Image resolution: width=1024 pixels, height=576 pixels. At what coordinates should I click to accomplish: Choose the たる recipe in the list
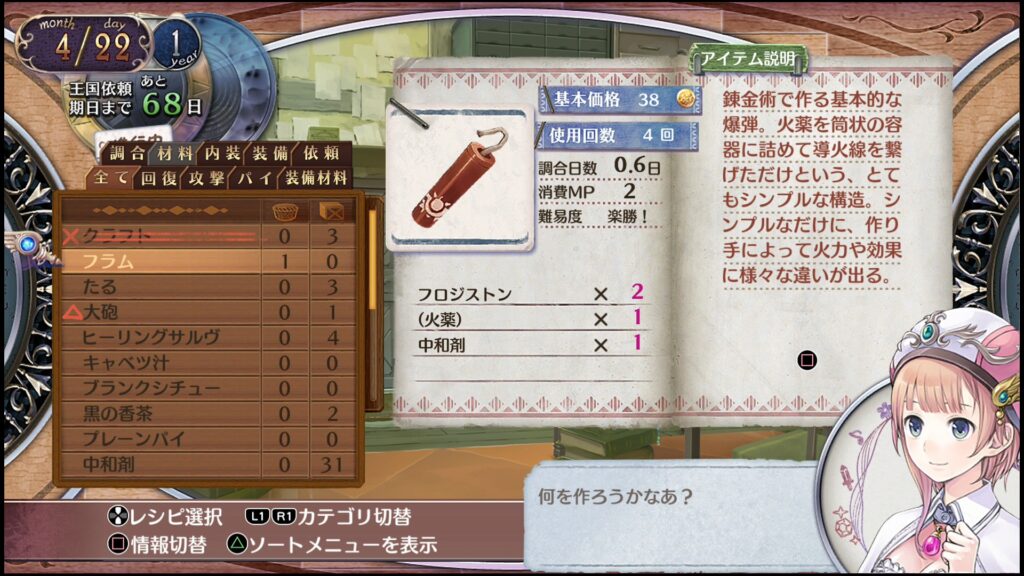[x=160, y=287]
